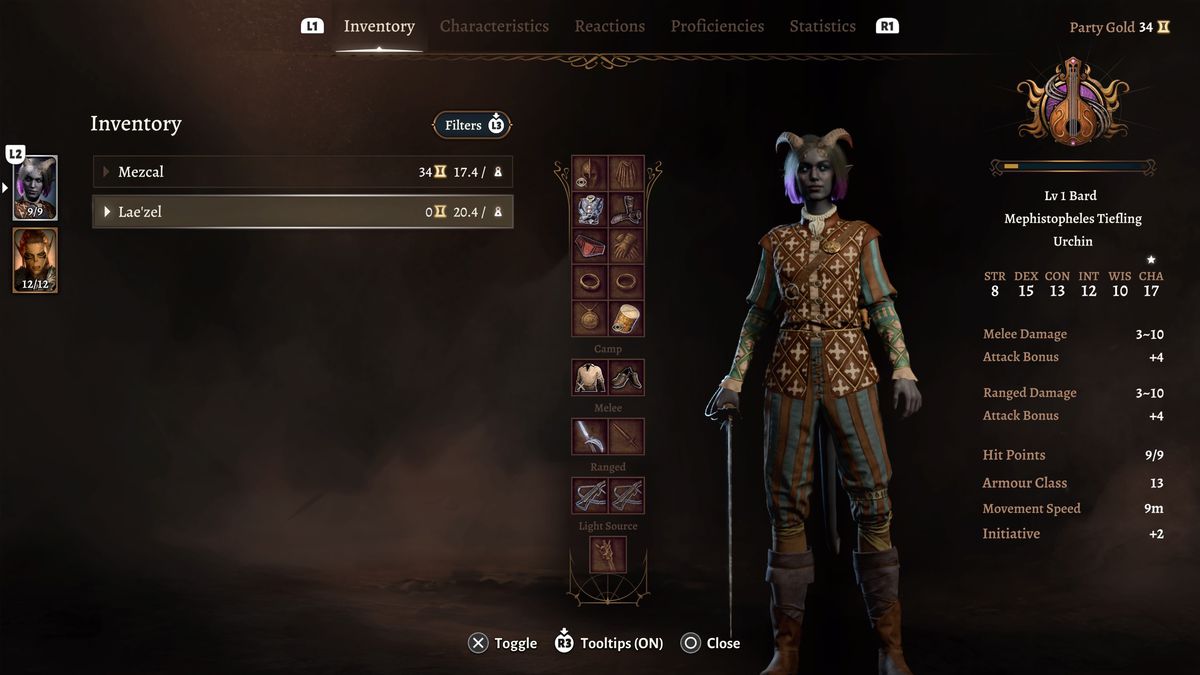Select the gloves equipment slot
Screen dimensions: 1200x675
click(x=627, y=246)
